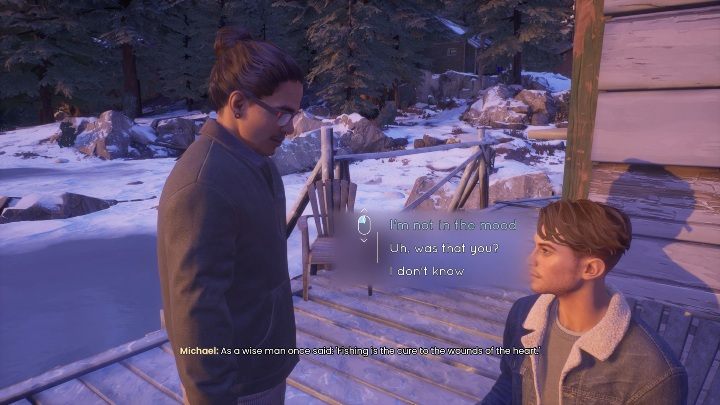Select the "Uh, was that you?" response

click(444, 248)
